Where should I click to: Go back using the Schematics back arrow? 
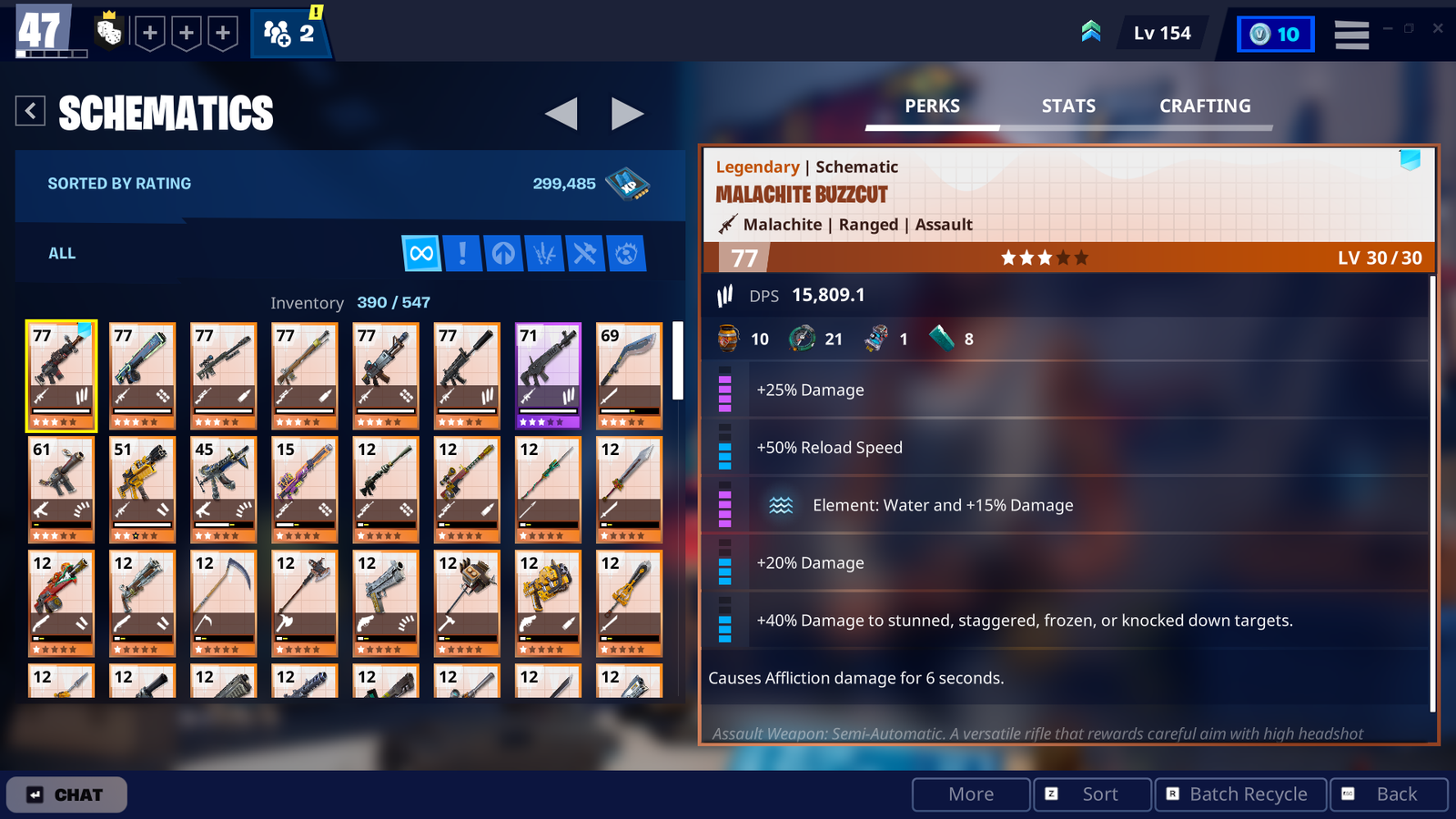(x=30, y=111)
